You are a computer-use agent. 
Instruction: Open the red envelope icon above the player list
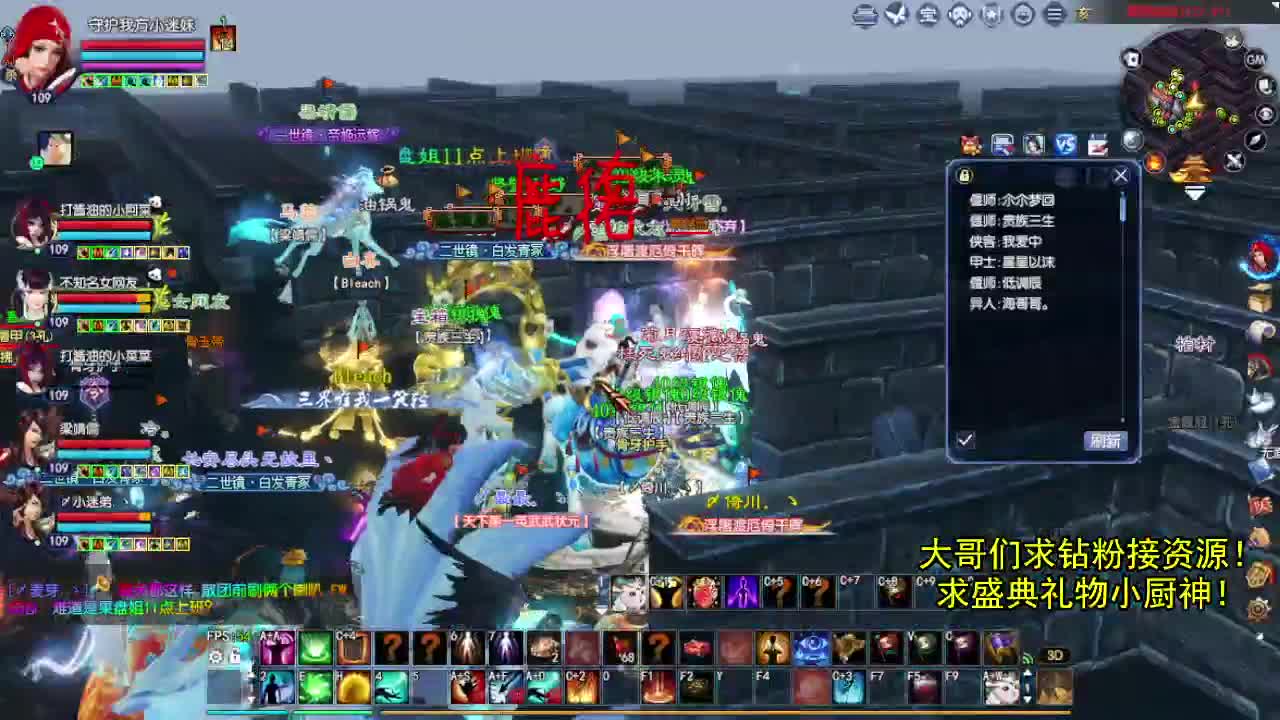click(x=970, y=145)
